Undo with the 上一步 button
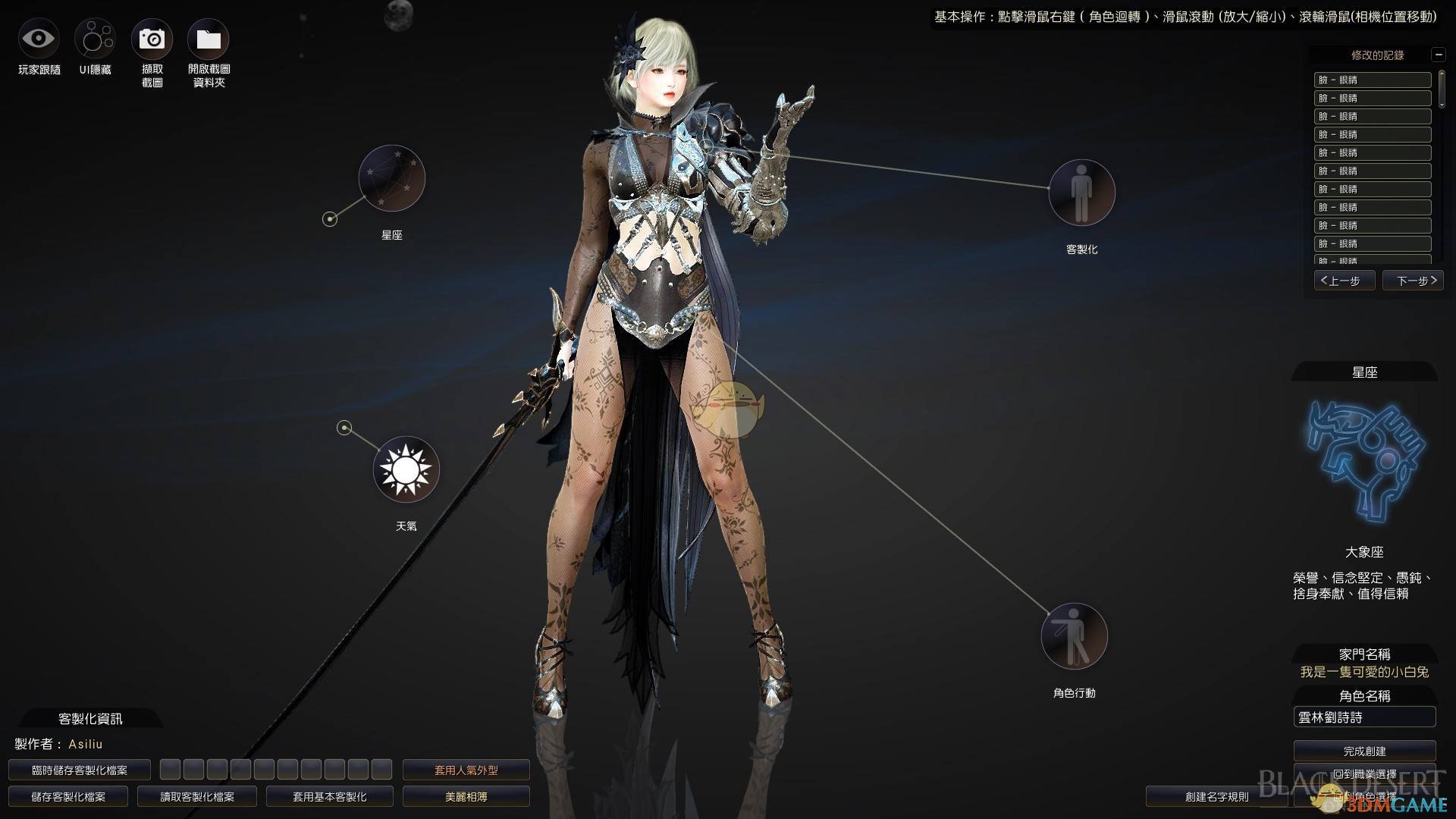This screenshot has width=1456, height=819. coord(1345,281)
